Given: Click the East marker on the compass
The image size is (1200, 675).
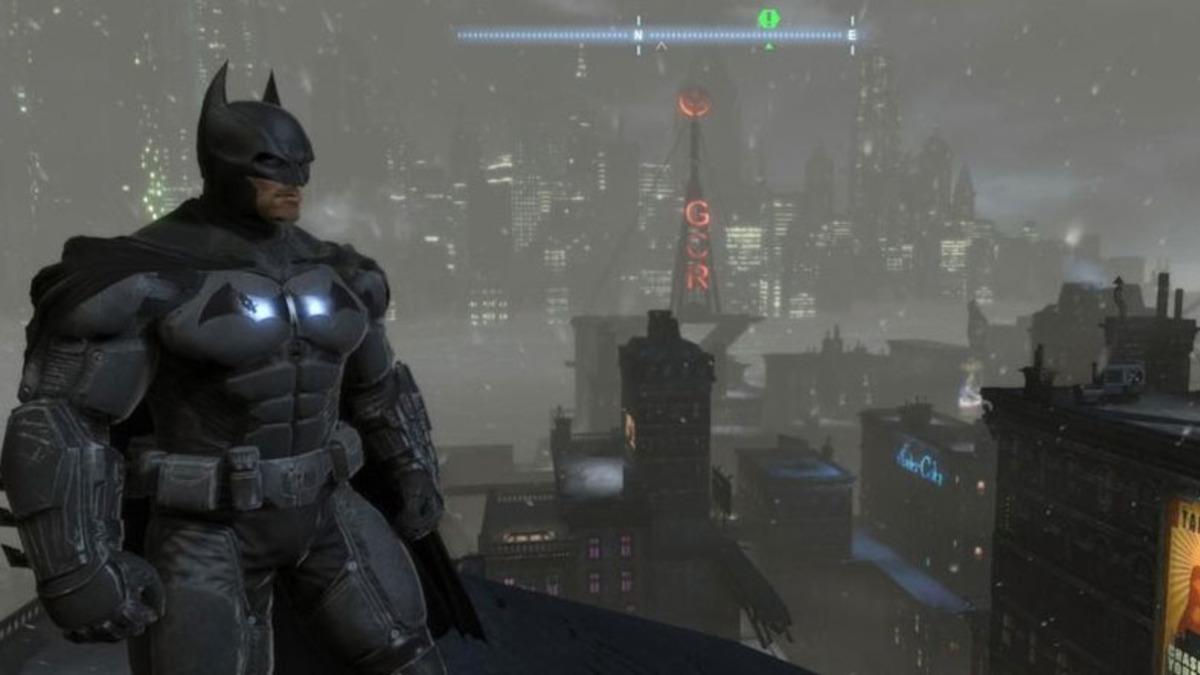Looking at the screenshot, I should click(x=851, y=35).
